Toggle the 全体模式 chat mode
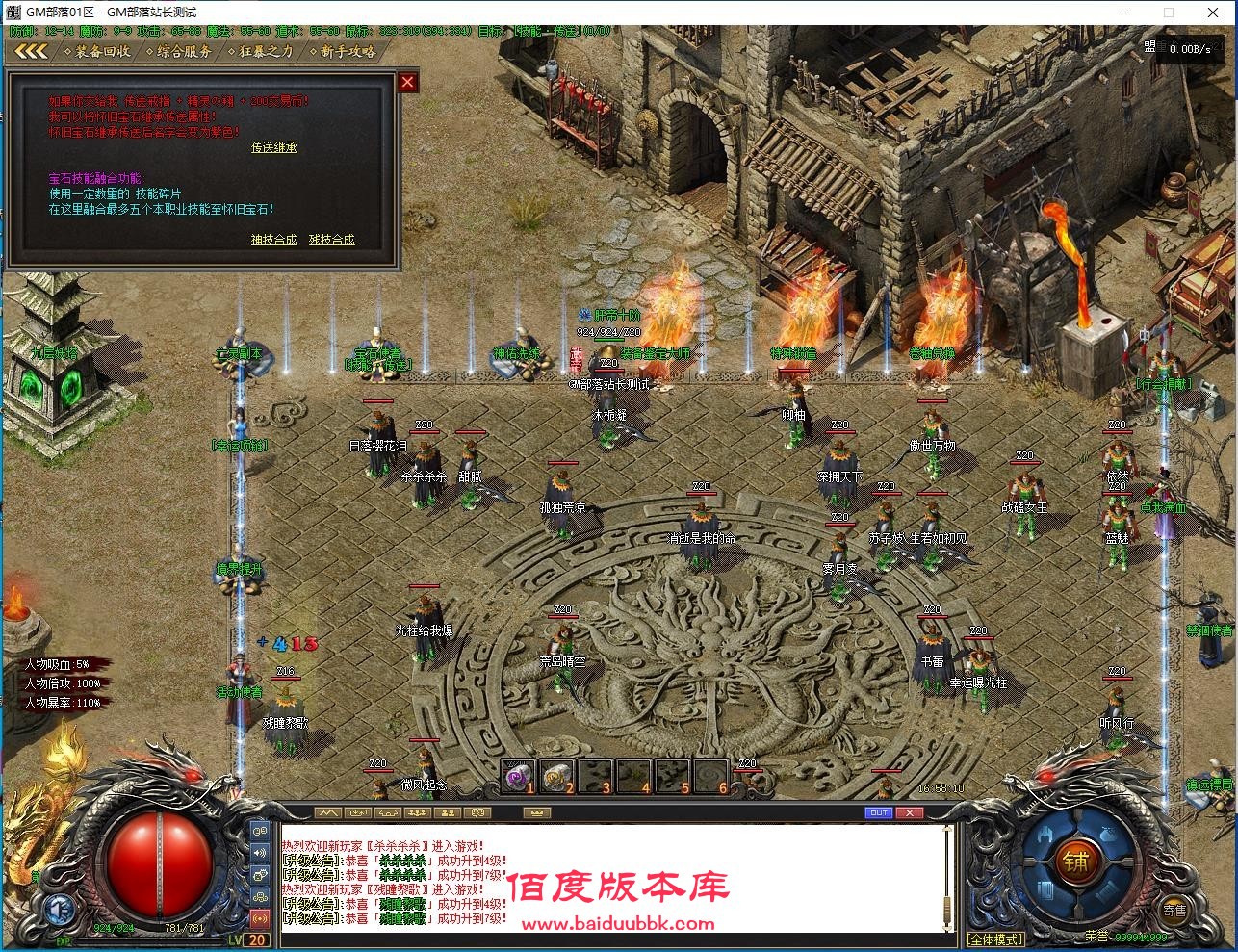 click(x=995, y=938)
